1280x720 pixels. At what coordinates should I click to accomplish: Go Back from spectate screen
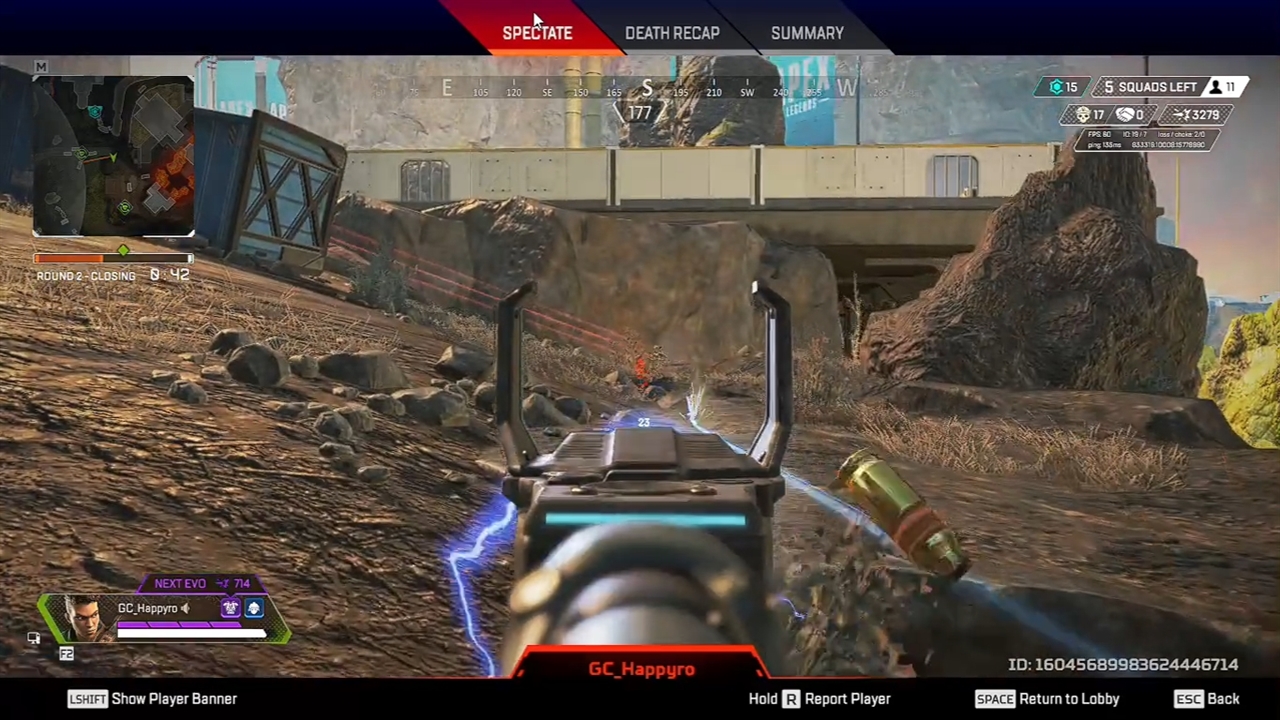click(x=1207, y=699)
